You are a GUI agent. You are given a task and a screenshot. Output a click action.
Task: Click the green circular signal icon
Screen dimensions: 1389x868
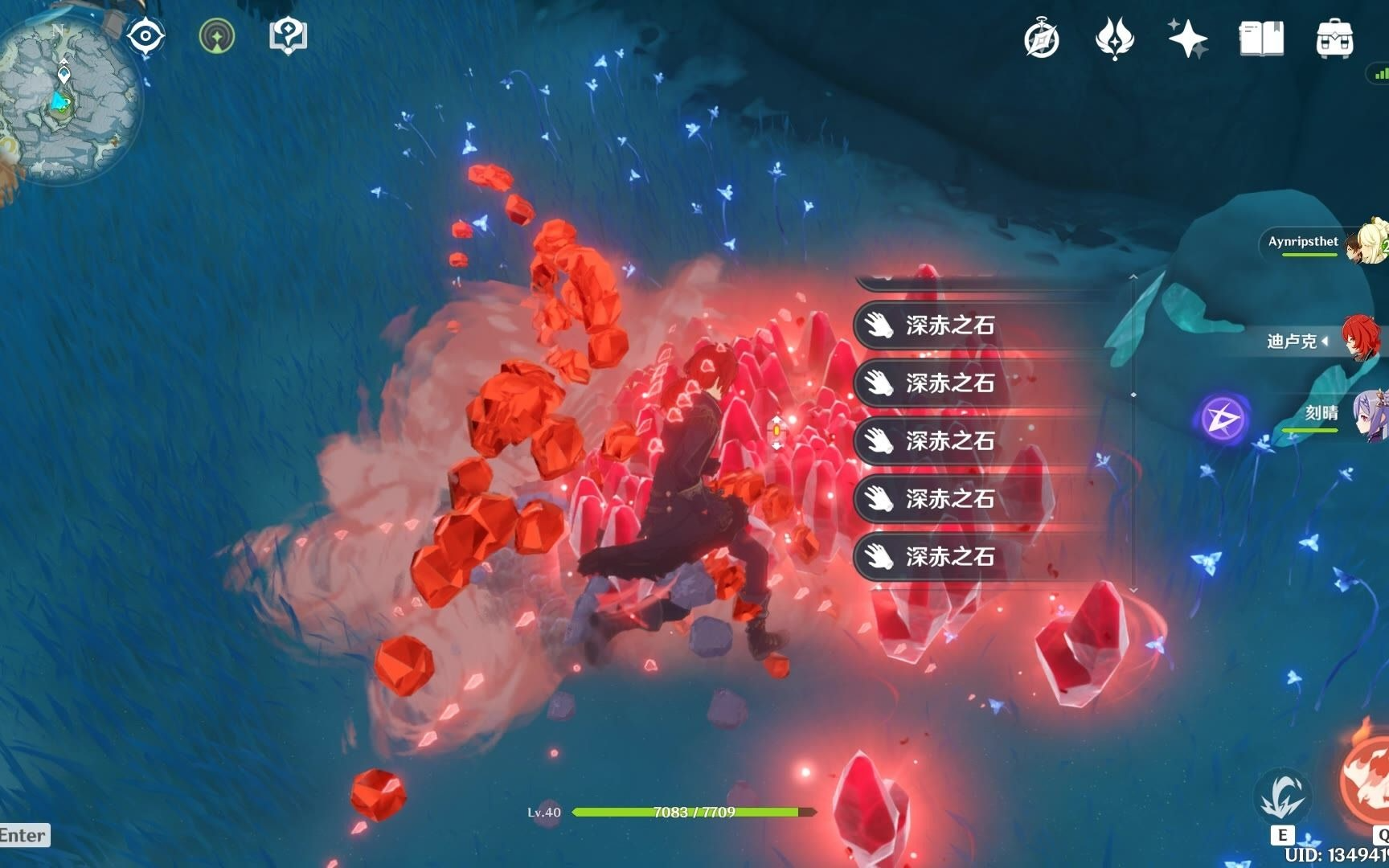(x=216, y=36)
